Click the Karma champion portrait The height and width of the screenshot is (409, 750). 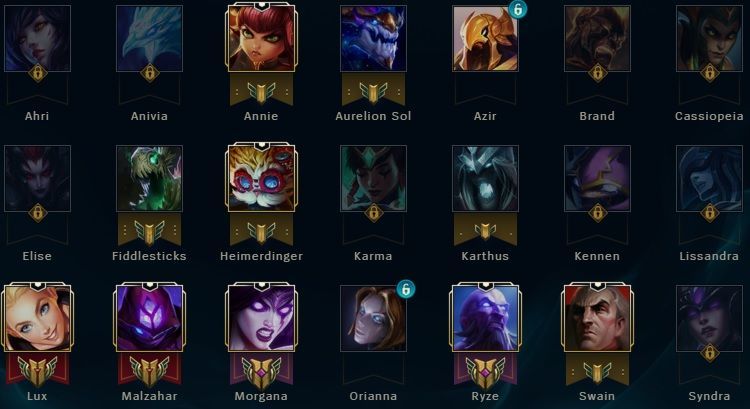pyautogui.click(x=373, y=178)
